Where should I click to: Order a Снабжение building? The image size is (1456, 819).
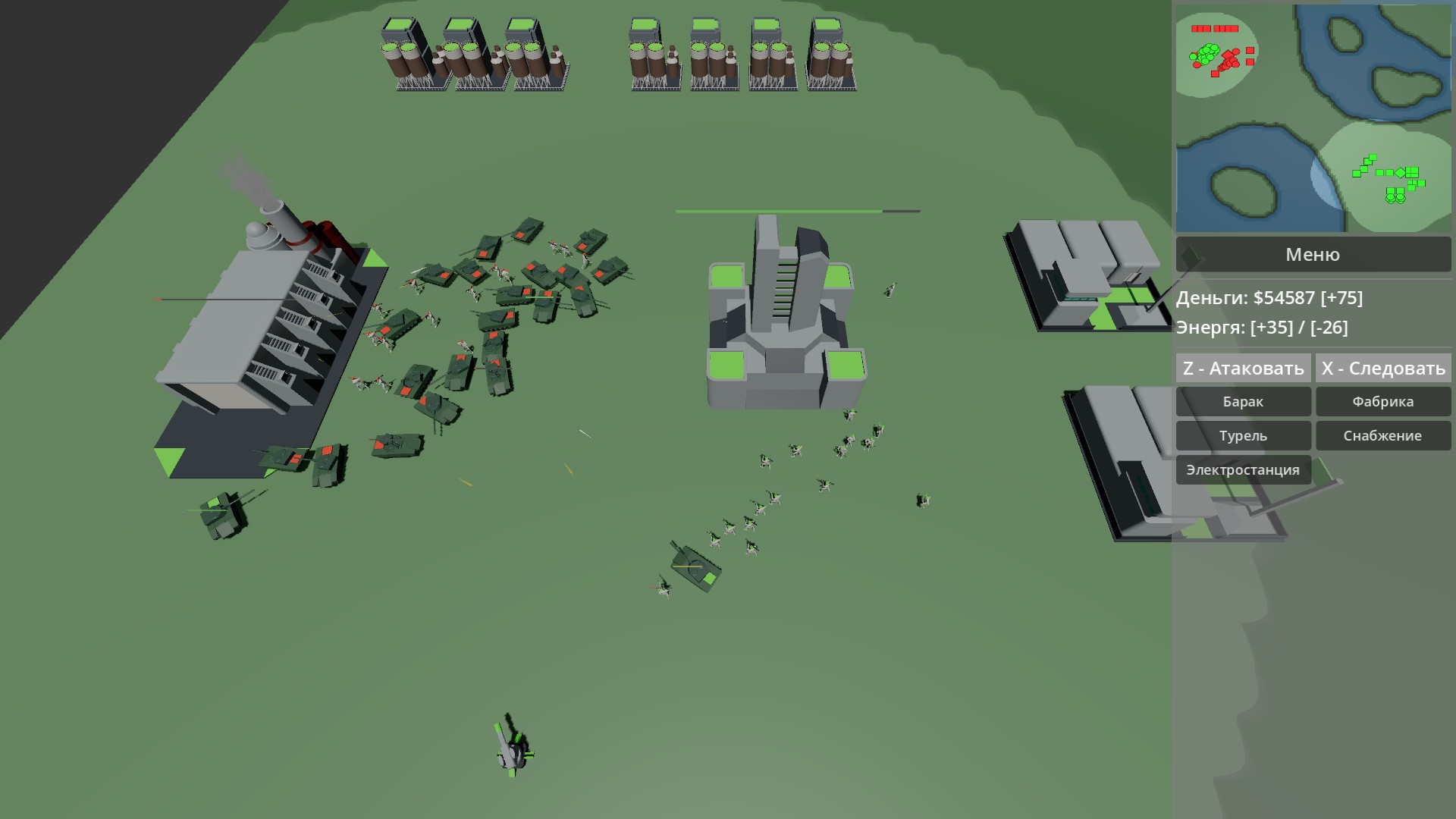(x=1383, y=435)
